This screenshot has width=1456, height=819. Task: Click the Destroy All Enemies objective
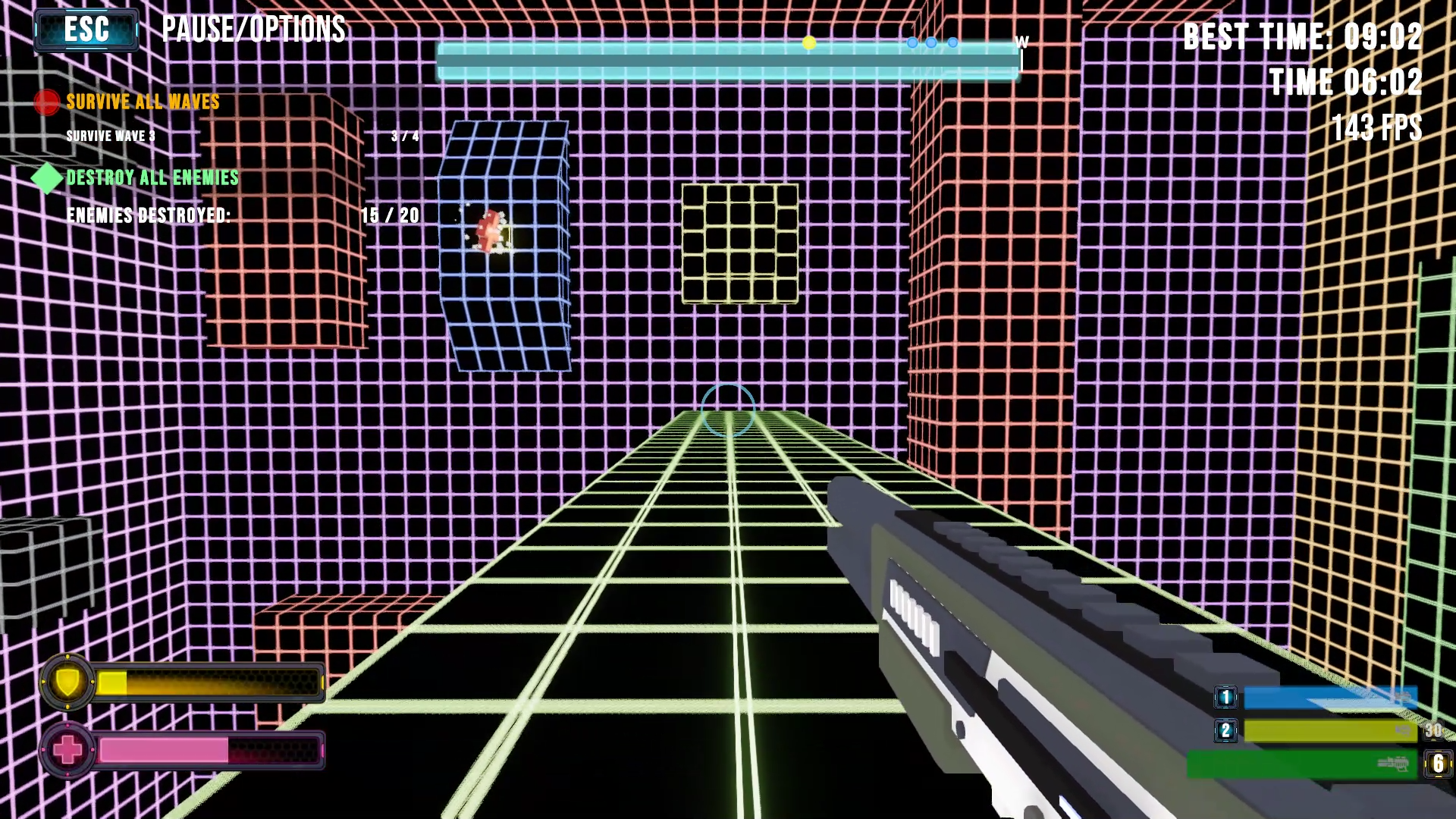152,177
